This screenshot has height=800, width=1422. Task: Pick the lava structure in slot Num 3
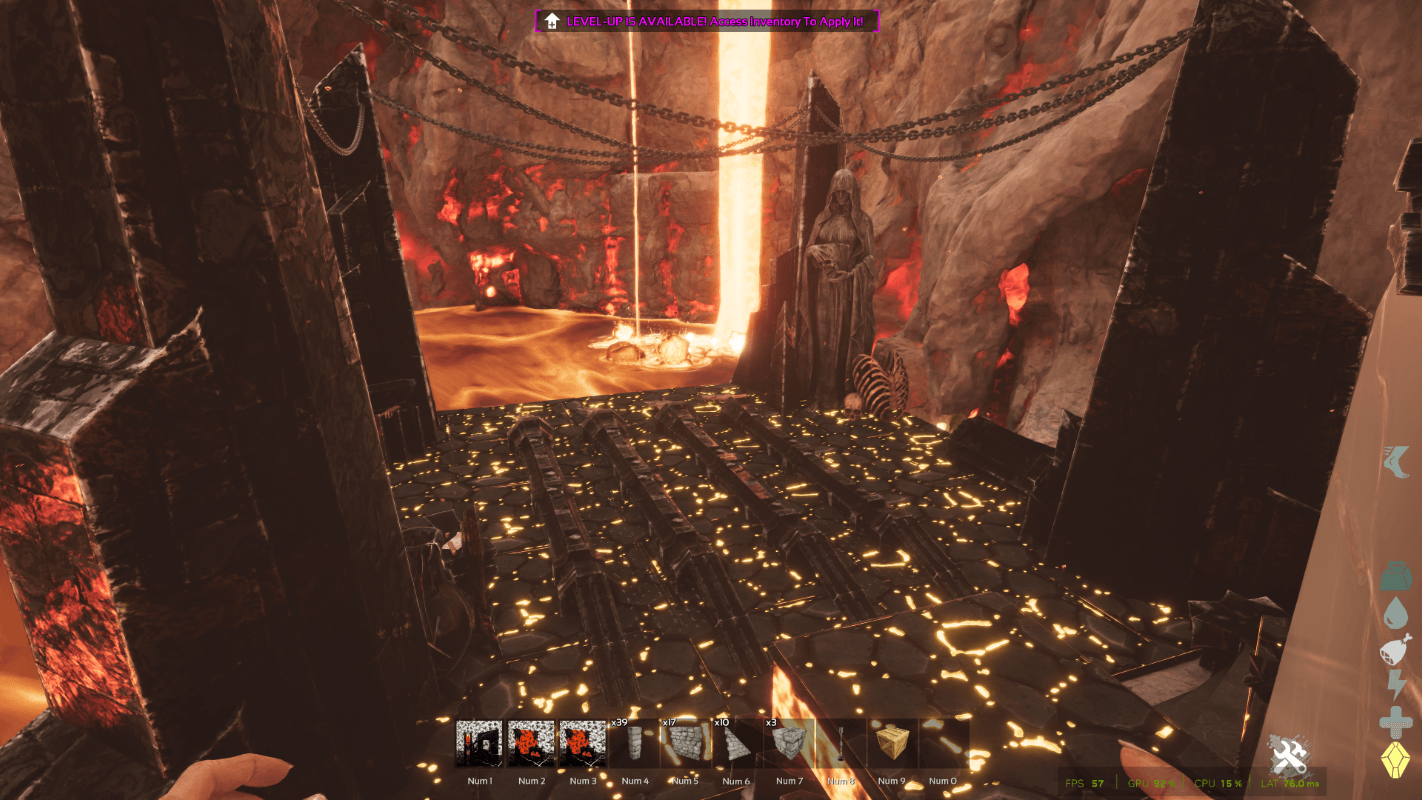click(583, 744)
